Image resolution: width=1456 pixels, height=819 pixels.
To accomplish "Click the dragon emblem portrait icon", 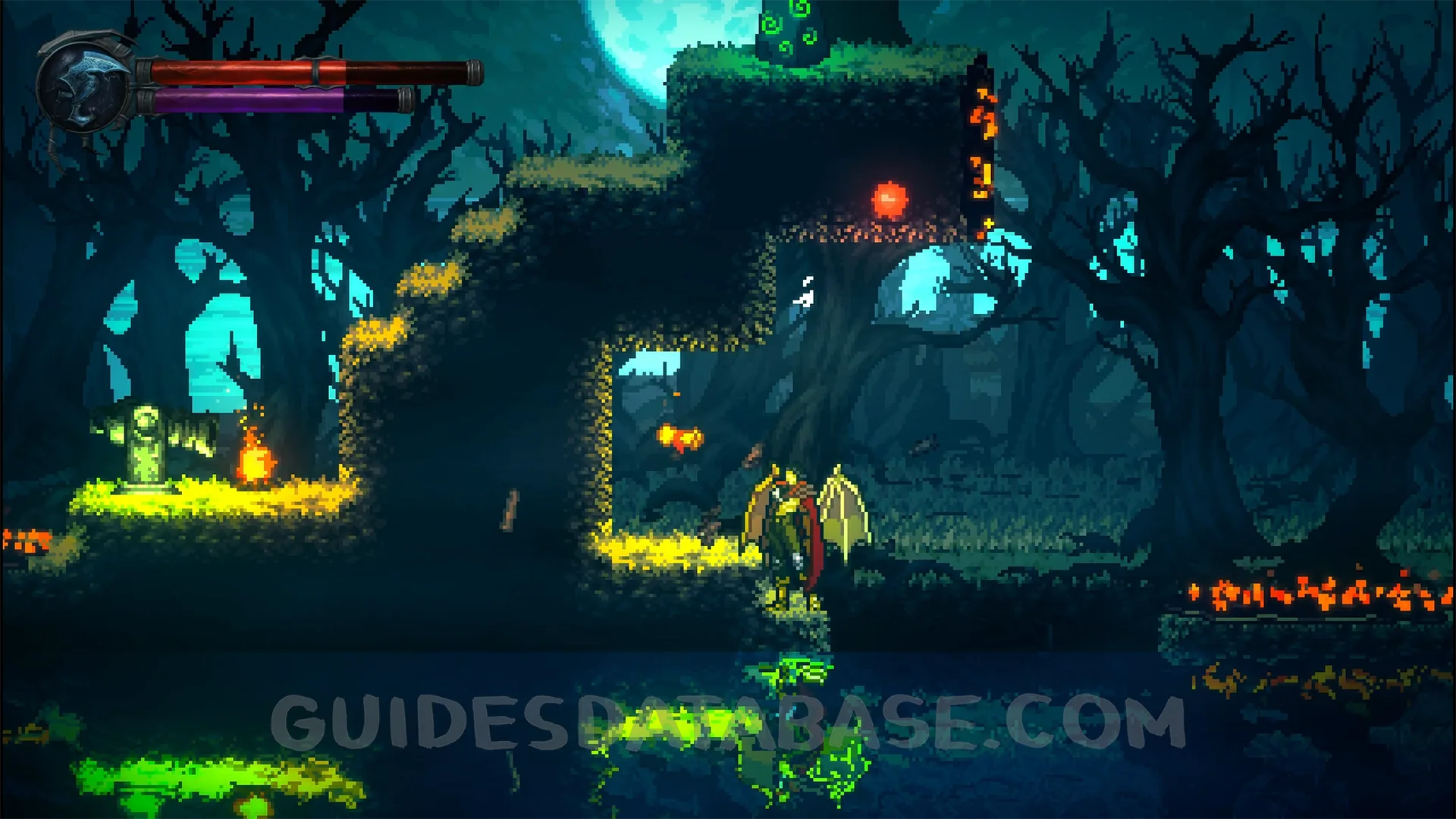I will pyautogui.click(x=85, y=83).
